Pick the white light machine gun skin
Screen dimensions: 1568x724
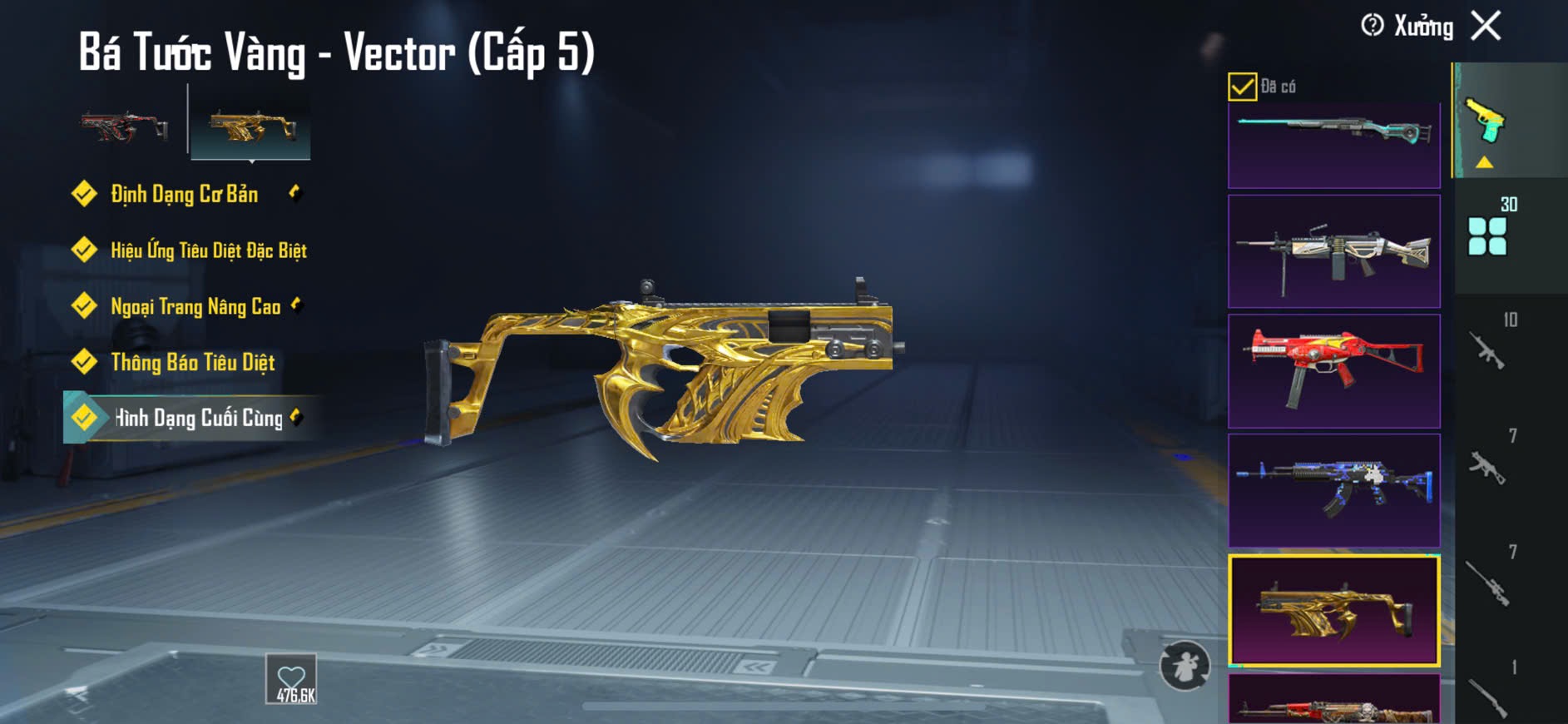[1333, 251]
